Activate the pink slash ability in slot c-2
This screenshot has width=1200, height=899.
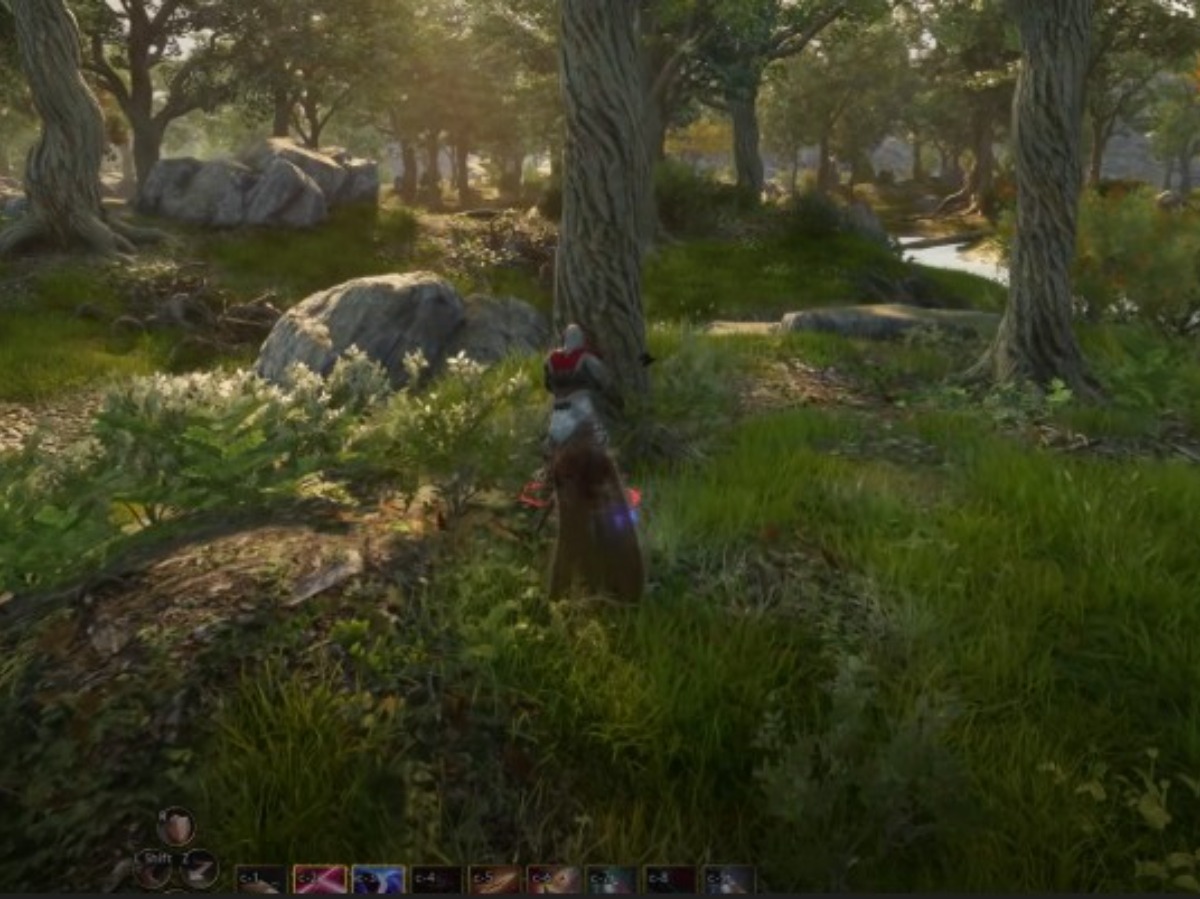[320, 879]
